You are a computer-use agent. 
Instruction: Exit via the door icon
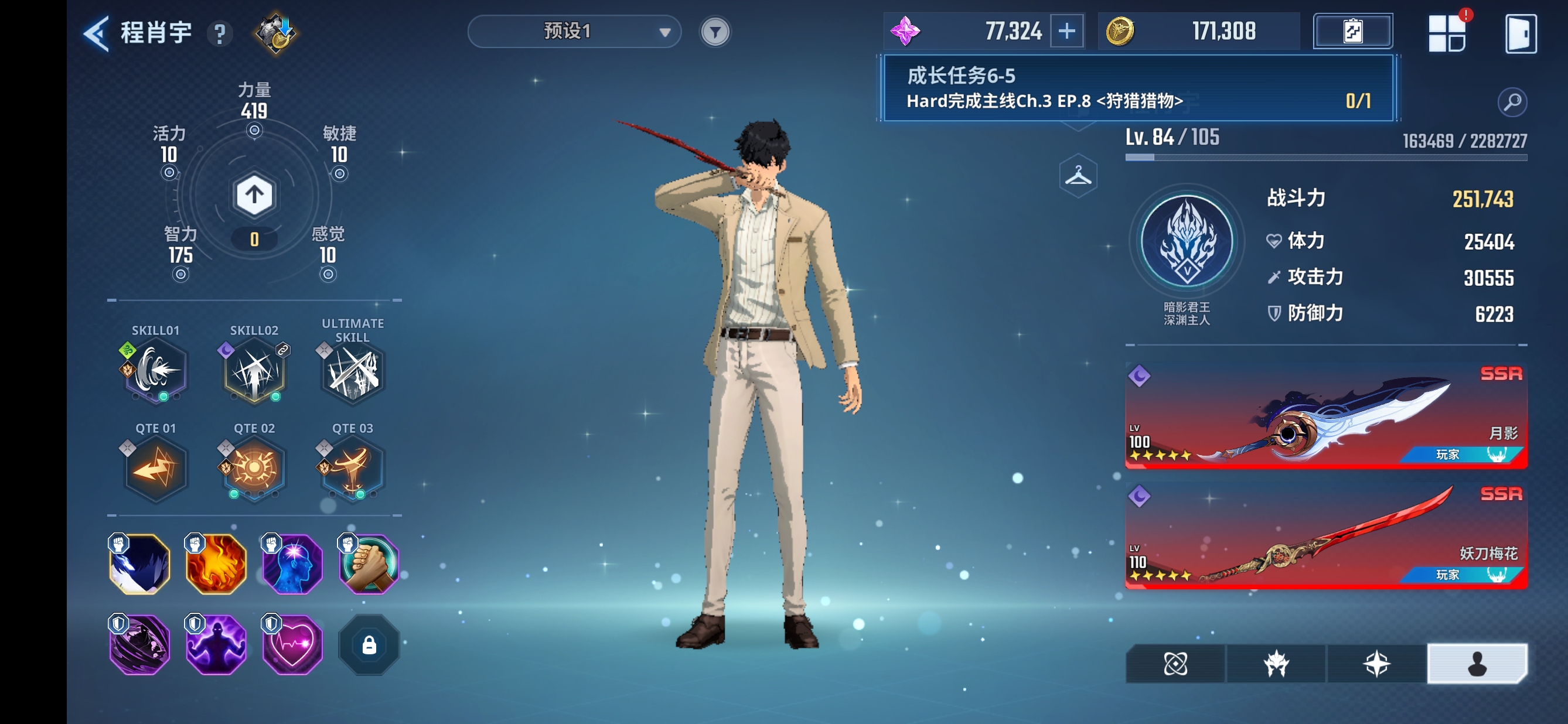[x=1520, y=34]
